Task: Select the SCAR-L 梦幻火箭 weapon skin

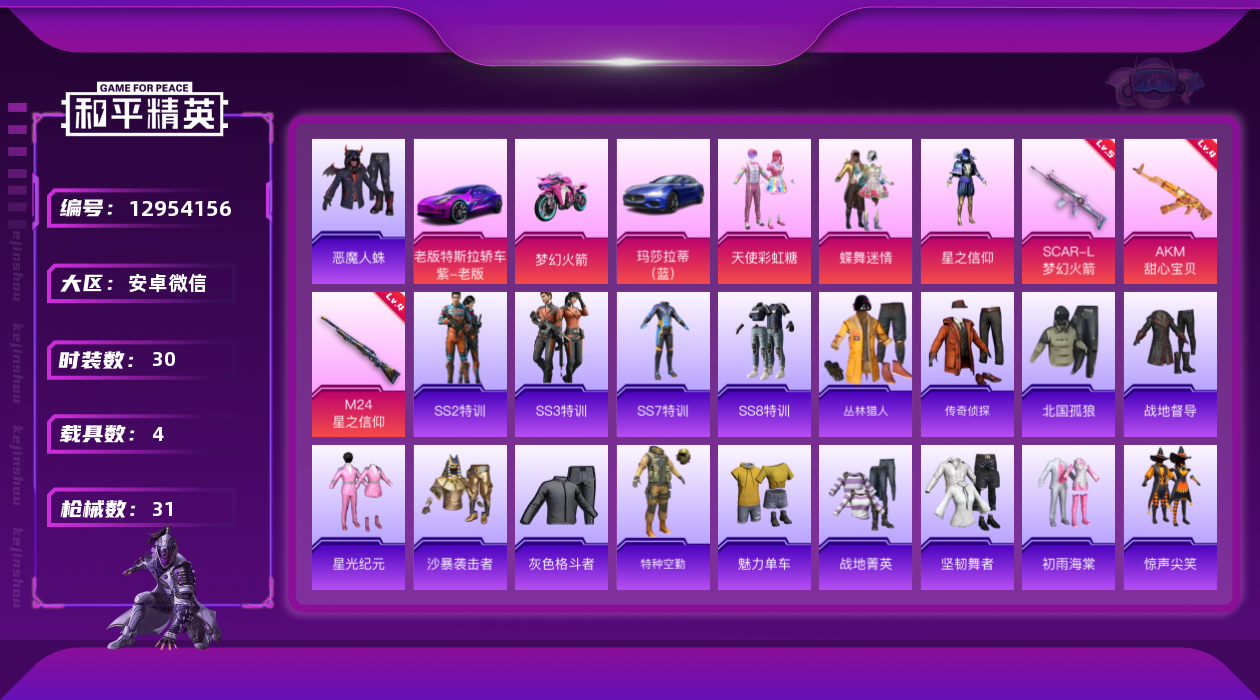Action: (x=1068, y=211)
